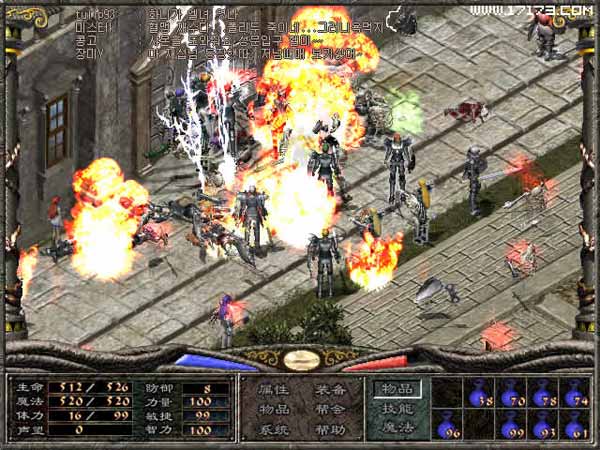Switch to the highlighted 物品 items tab
600x450 pixels.
pyautogui.click(x=398, y=390)
